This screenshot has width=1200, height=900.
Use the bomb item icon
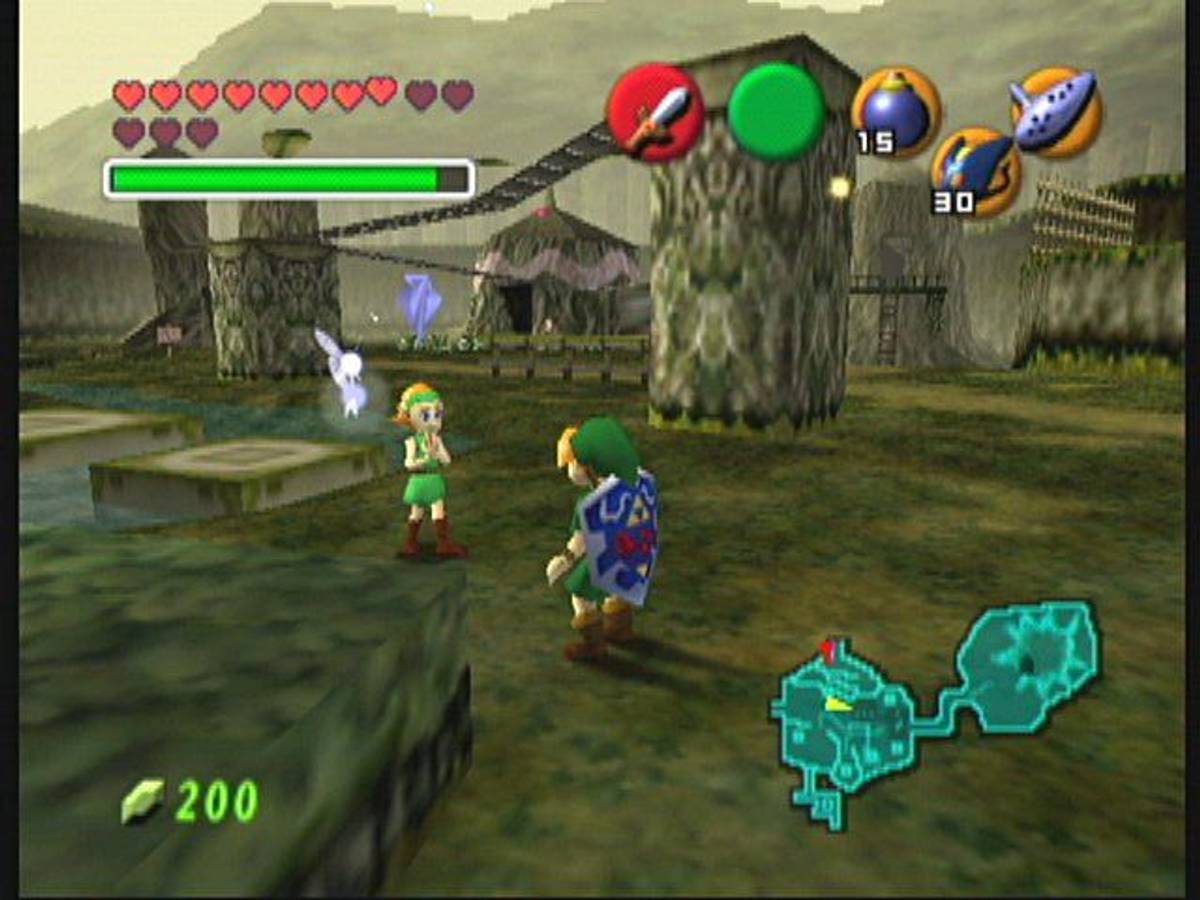896,111
